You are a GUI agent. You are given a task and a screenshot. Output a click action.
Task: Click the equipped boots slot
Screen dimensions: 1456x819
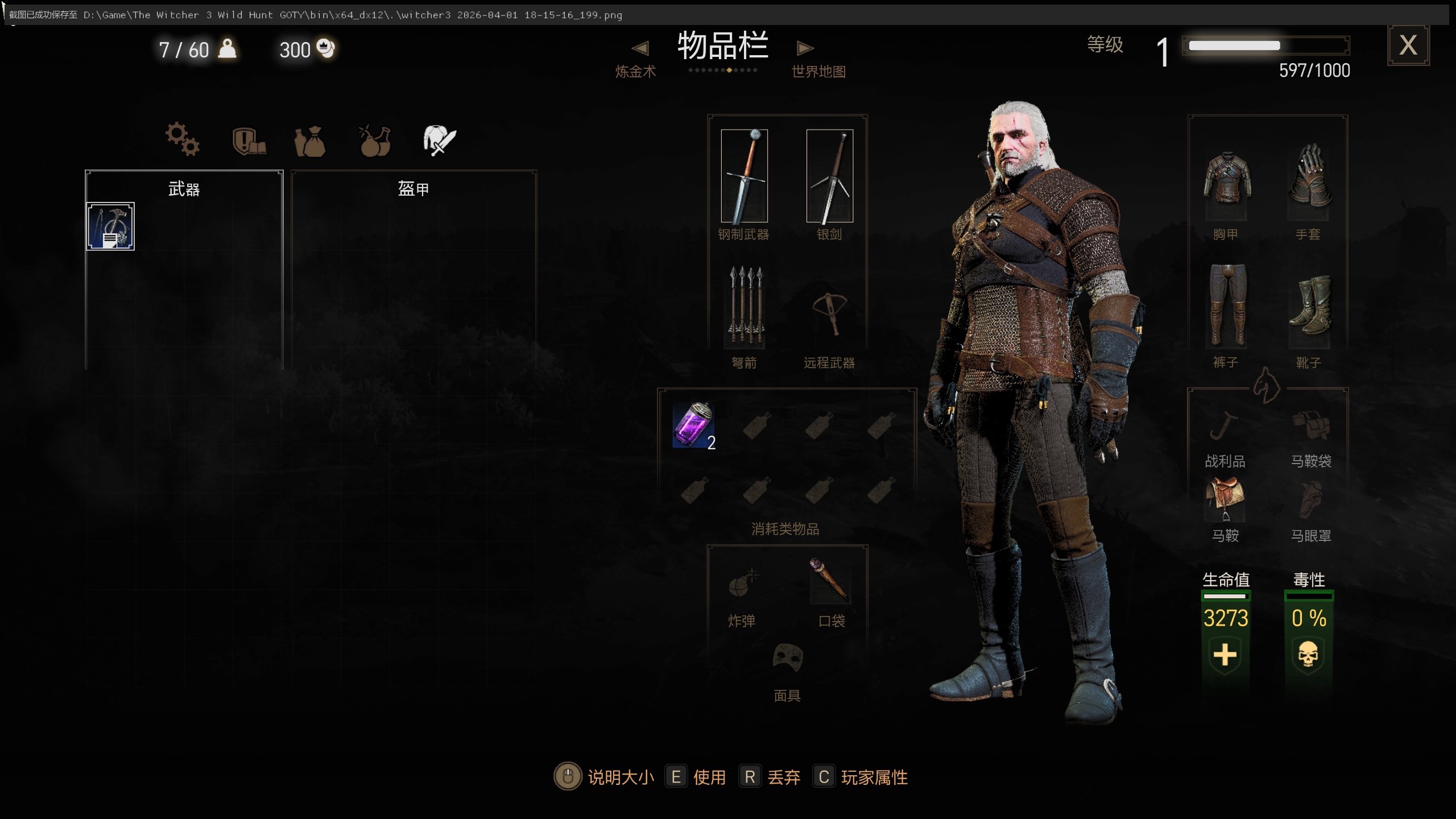[x=1308, y=307]
